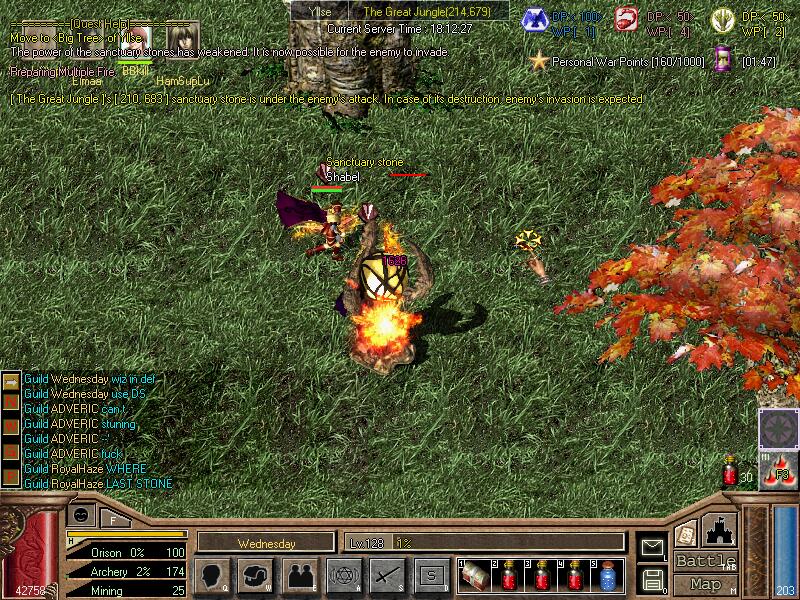Select the F tab above skill list
Screen dimensions: 800x600
click(113, 519)
